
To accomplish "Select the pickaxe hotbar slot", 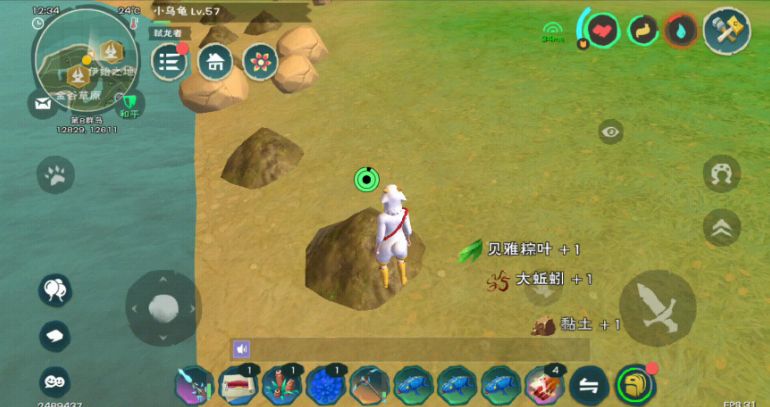I will [x=369, y=385].
